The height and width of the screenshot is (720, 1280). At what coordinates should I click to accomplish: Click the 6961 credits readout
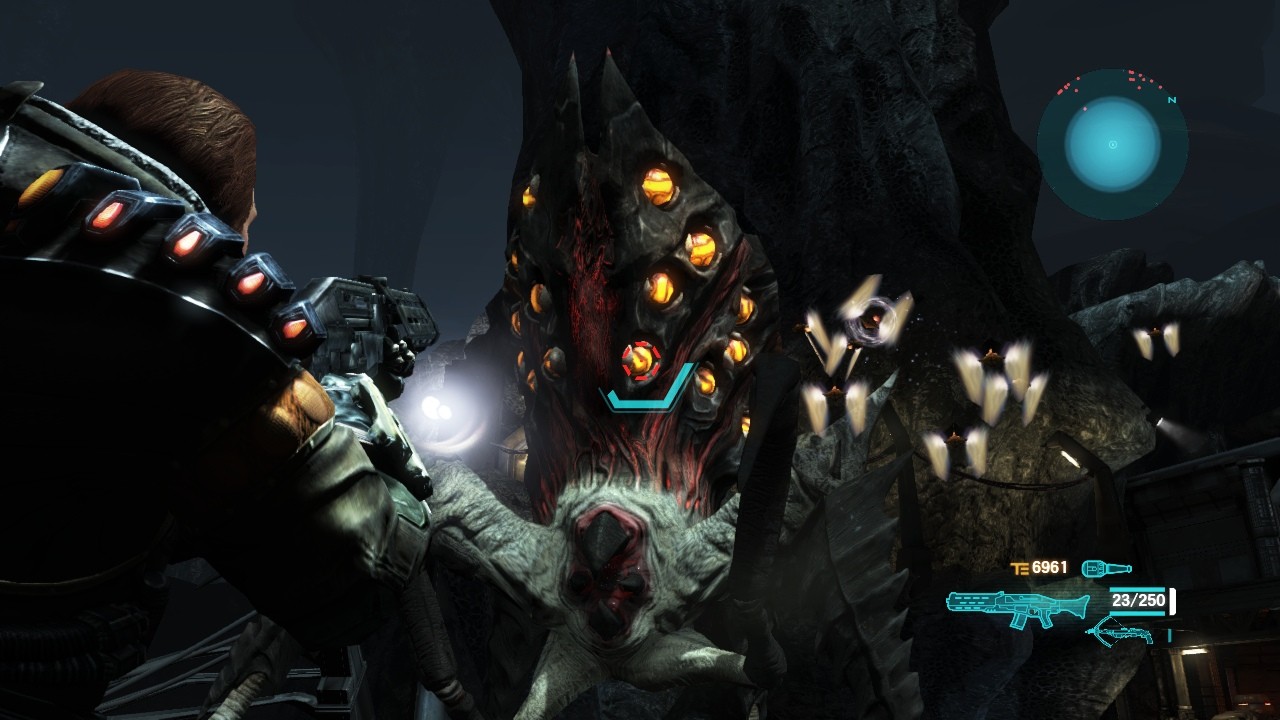click(x=1049, y=567)
